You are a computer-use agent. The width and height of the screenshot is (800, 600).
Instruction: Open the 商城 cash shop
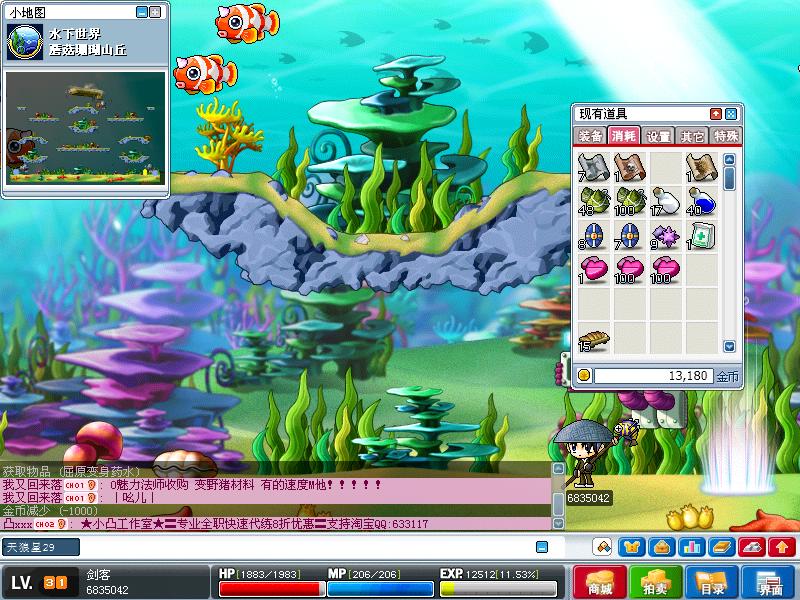(600, 582)
